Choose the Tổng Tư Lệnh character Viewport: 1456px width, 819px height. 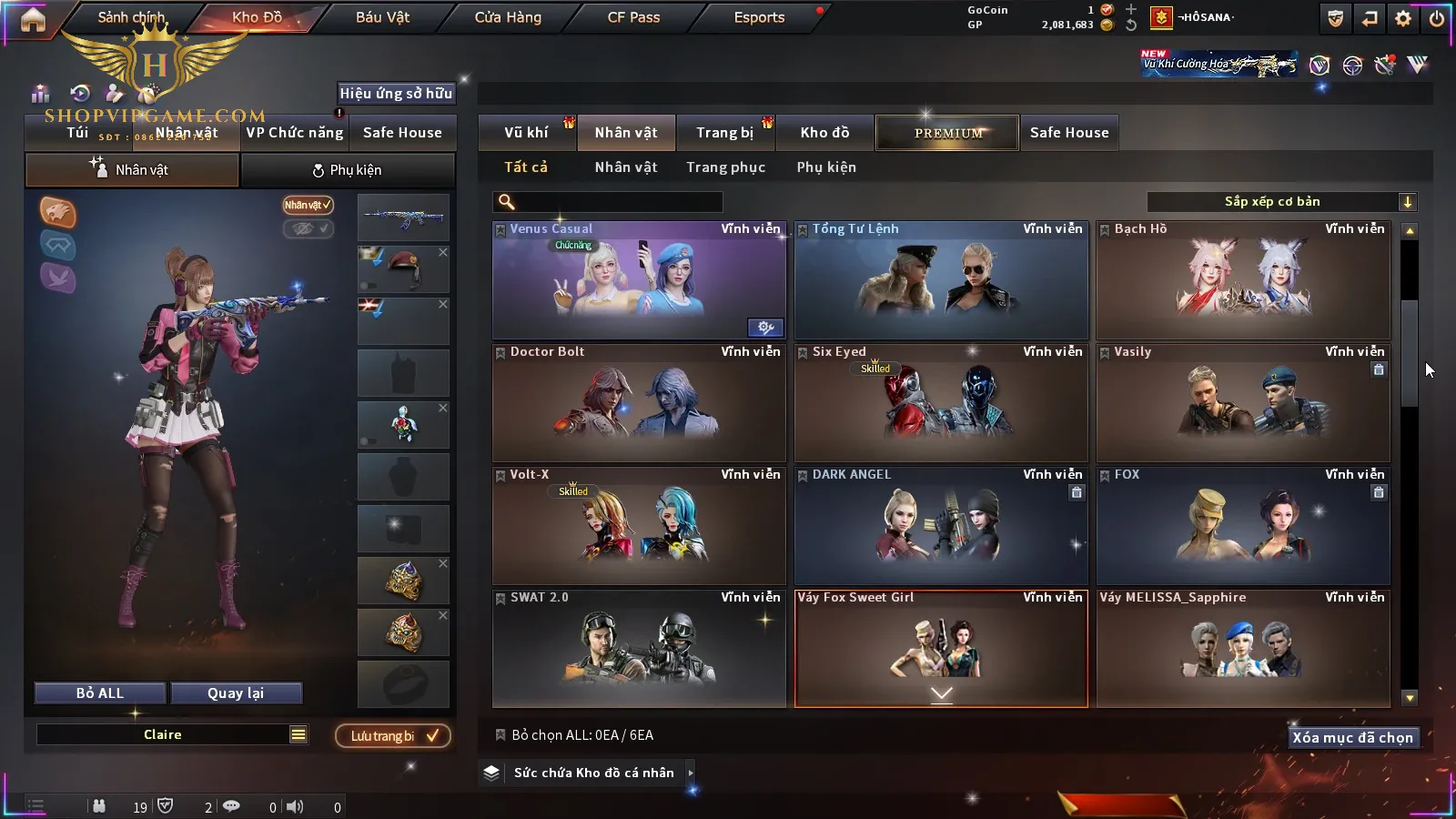point(941,280)
